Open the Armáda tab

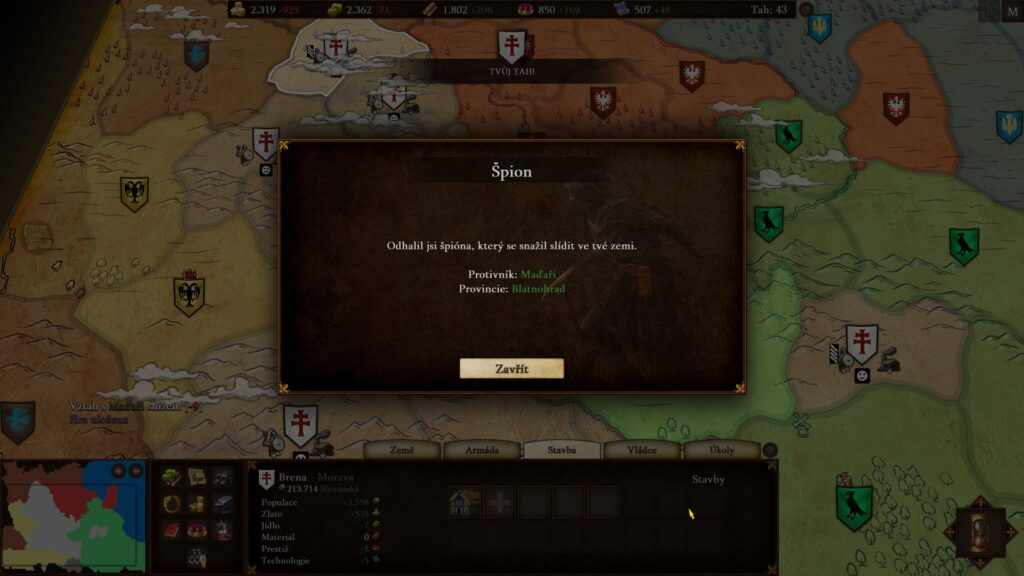click(x=482, y=450)
